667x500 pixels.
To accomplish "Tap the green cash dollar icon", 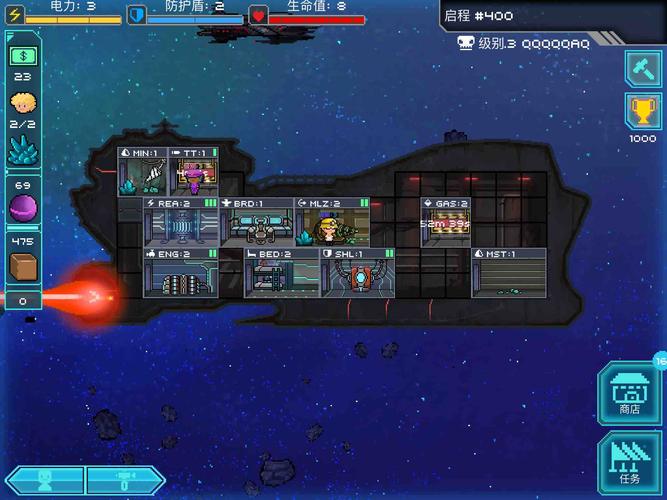I will (23, 56).
